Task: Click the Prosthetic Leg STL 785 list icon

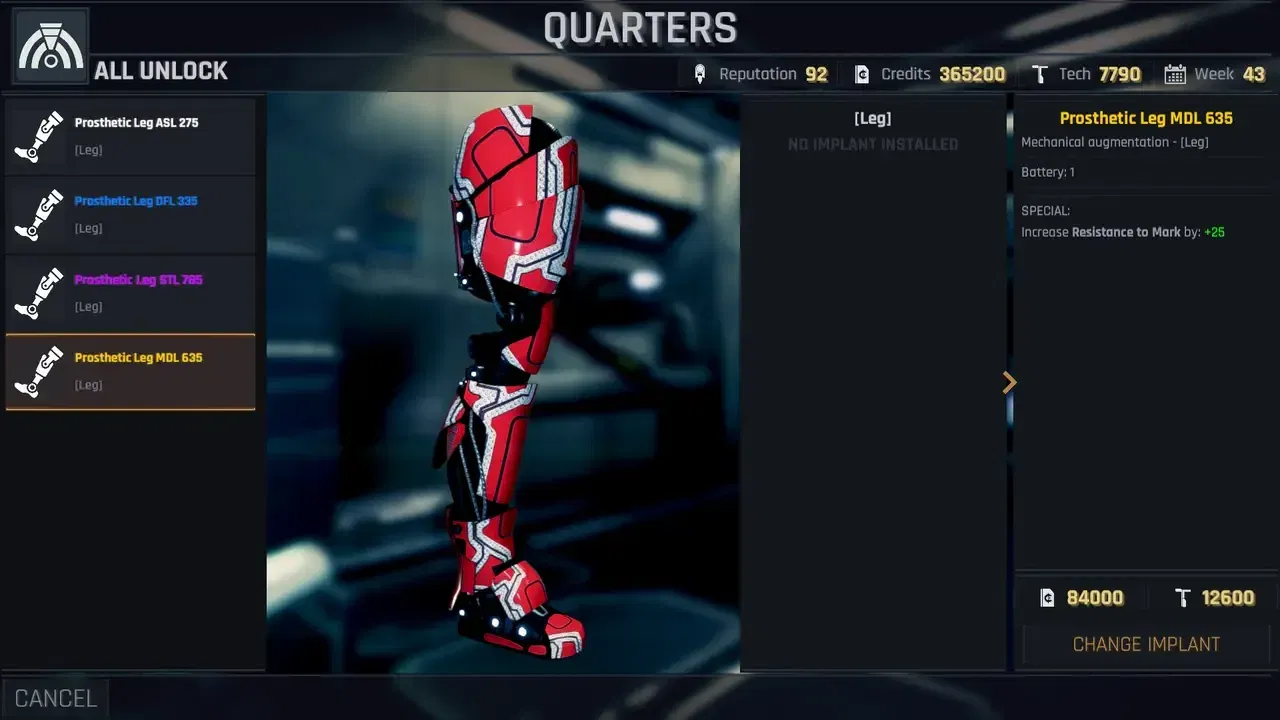Action: click(38, 292)
